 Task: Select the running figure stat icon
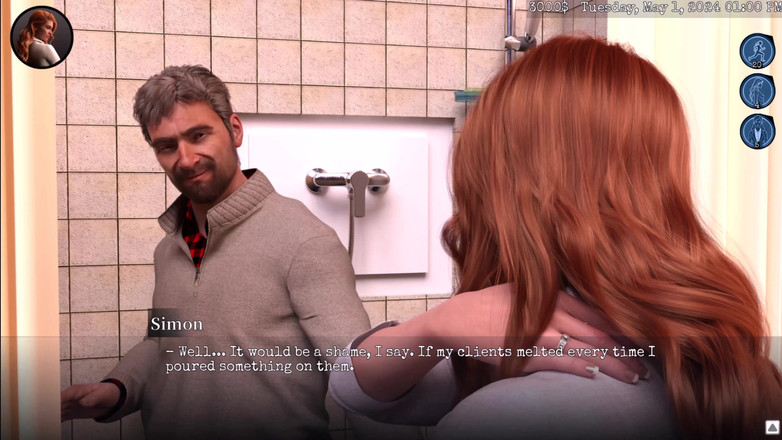(x=757, y=51)
